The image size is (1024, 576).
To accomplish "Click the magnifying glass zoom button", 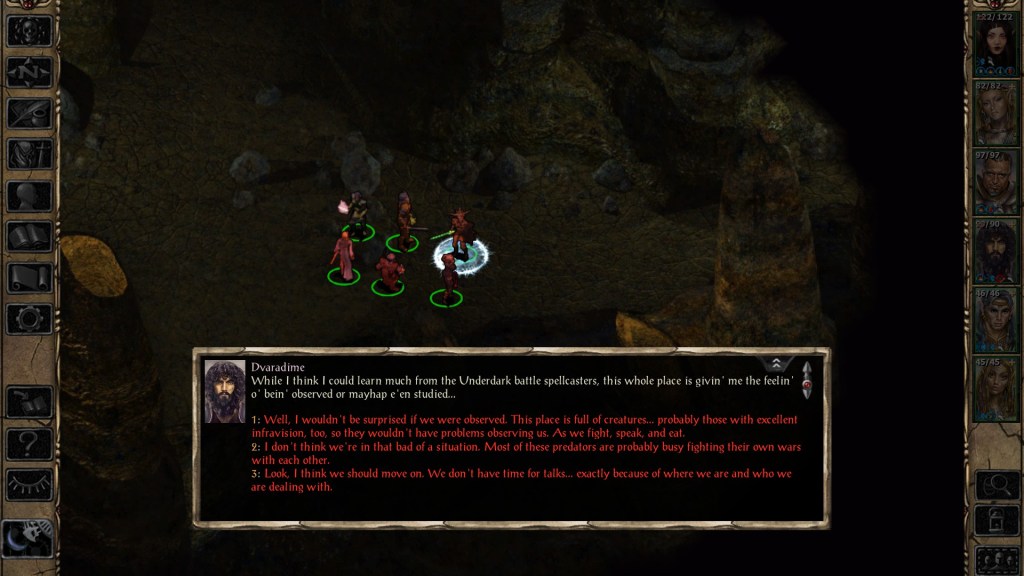I will coord(996,485).
